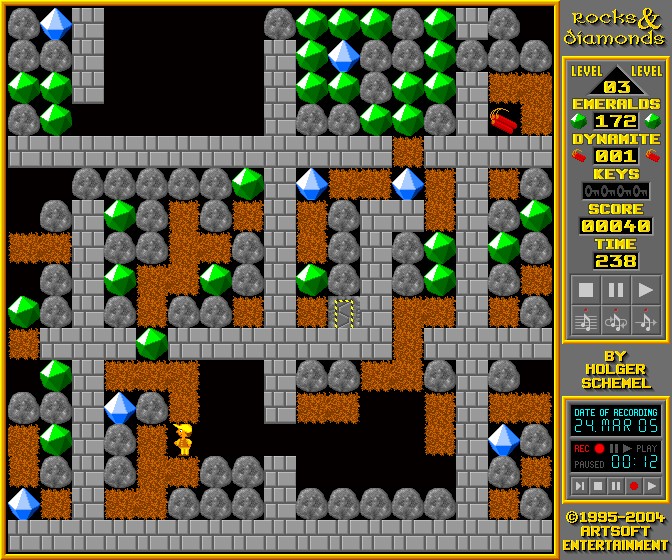Toggle simple sound effects with the note-arrow icon
Viewport: 672px width, 560px height.
646,320
